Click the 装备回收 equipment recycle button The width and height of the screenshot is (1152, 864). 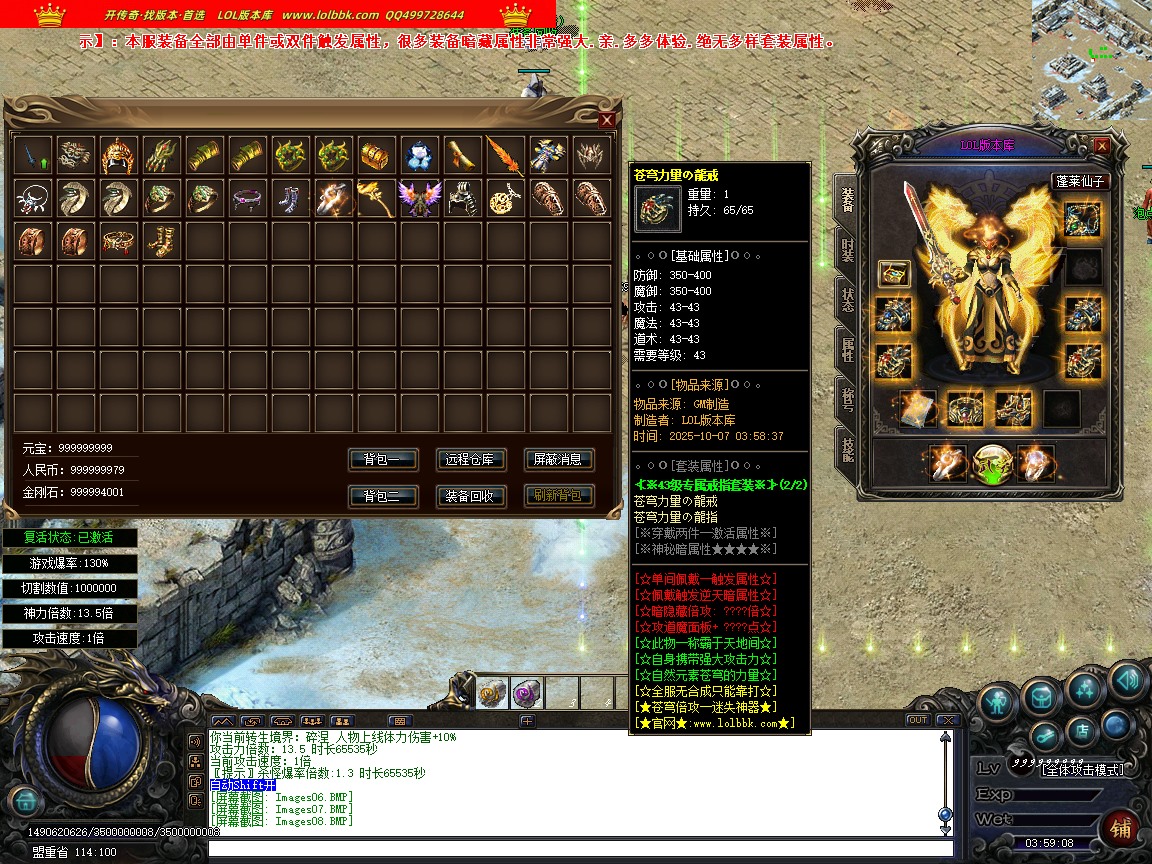(x=471, y=496)
